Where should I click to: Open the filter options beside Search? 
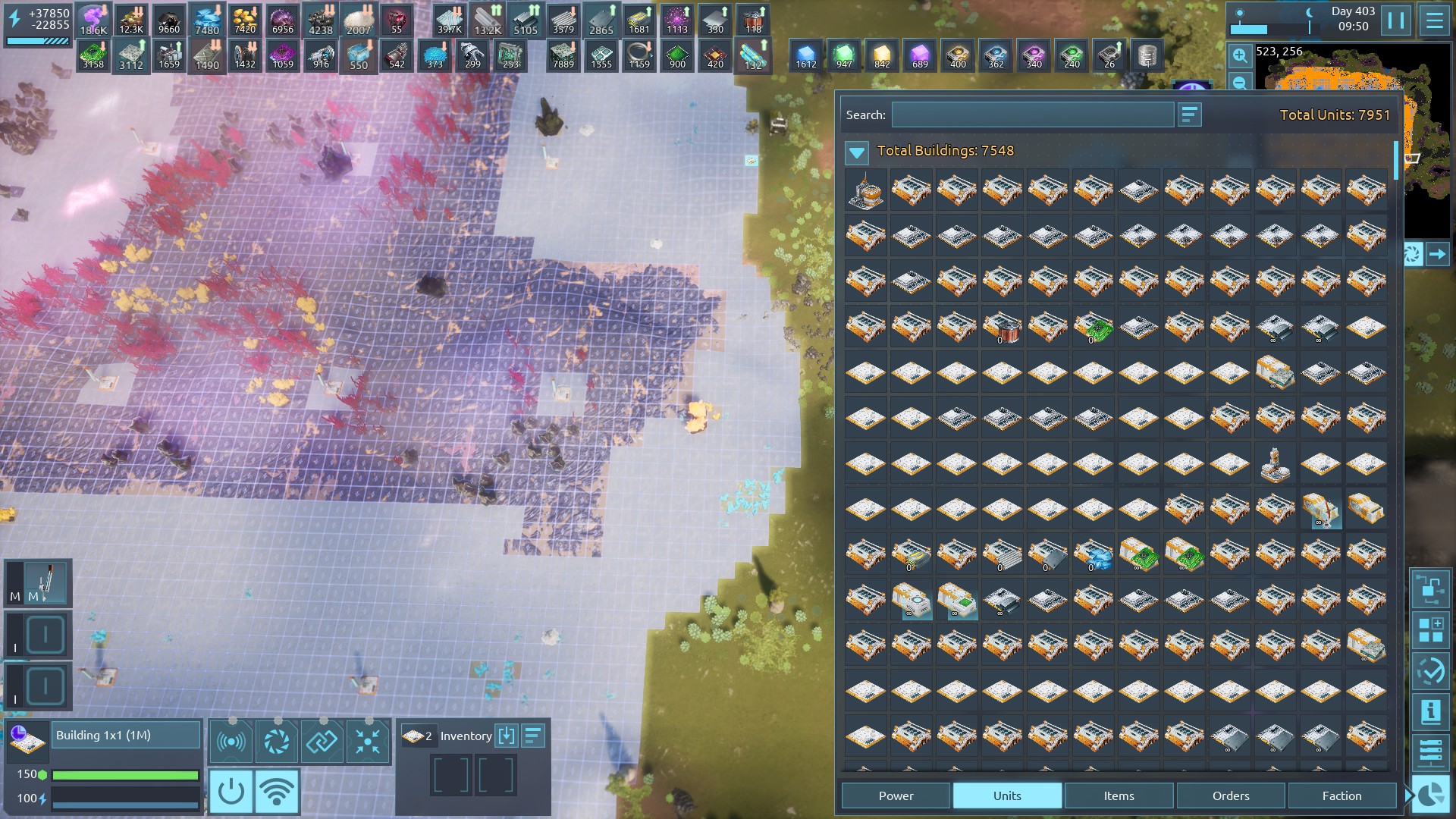tap(1189, 115)
